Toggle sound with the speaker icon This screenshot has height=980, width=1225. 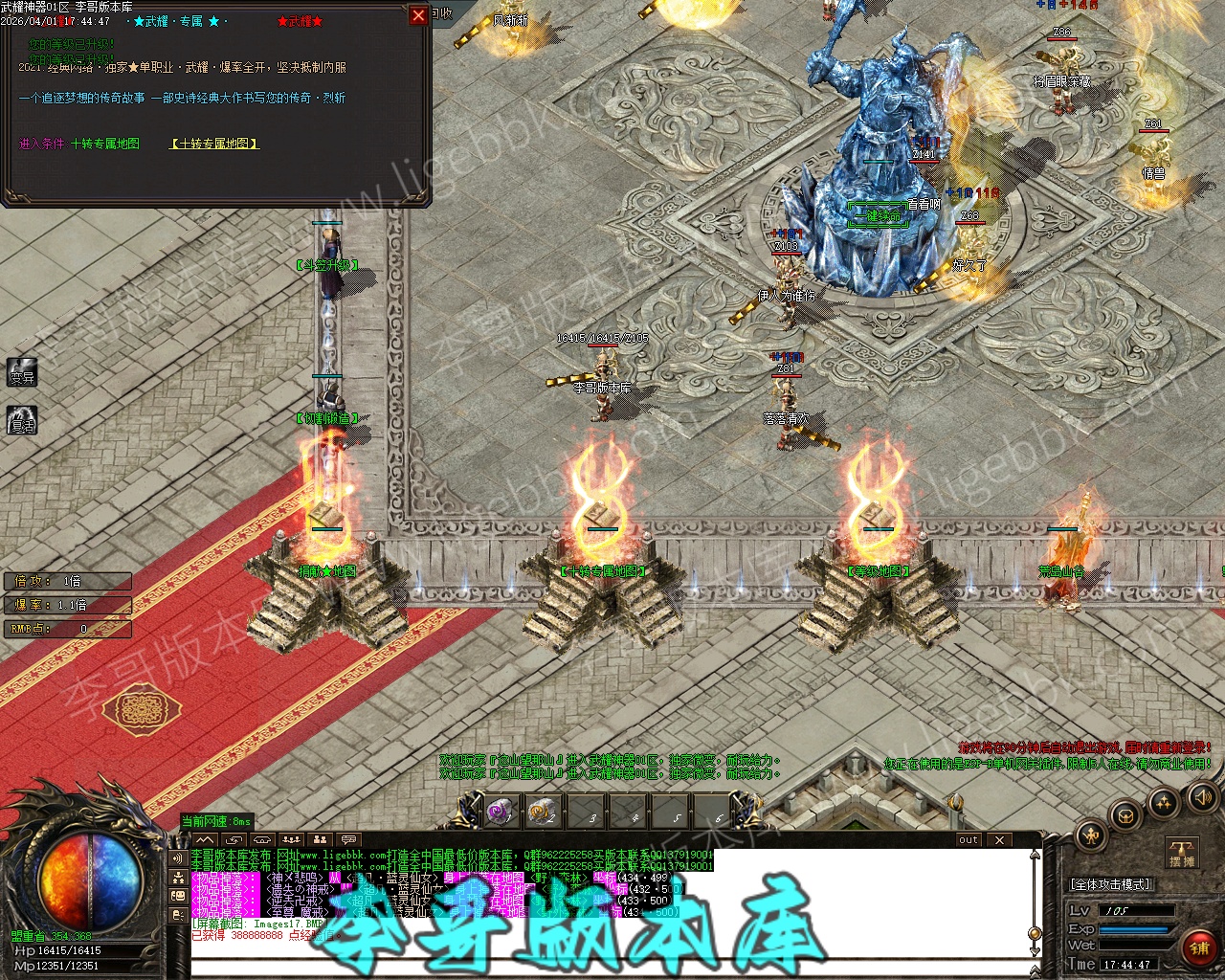pos(1201,796)
